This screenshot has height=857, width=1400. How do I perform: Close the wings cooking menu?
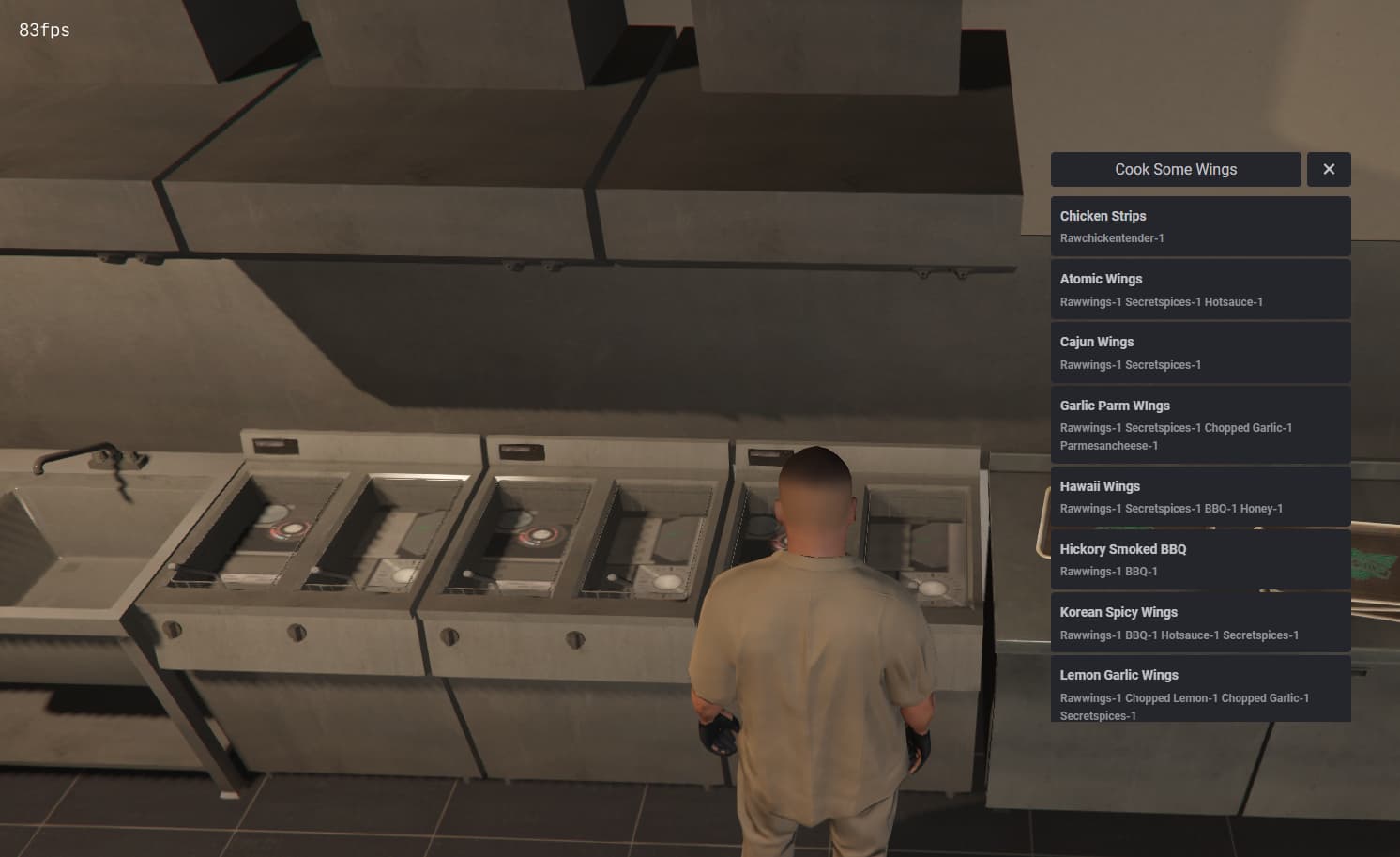pos(1329,169)
